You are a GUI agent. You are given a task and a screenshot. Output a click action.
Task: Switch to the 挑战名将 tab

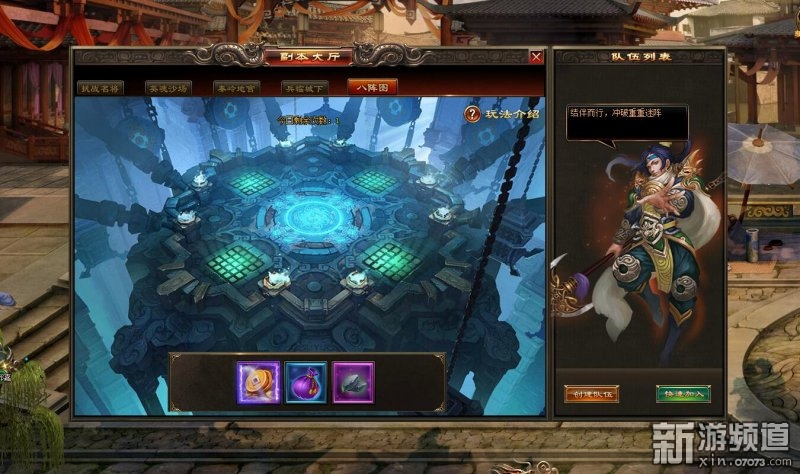coord(103,87)
